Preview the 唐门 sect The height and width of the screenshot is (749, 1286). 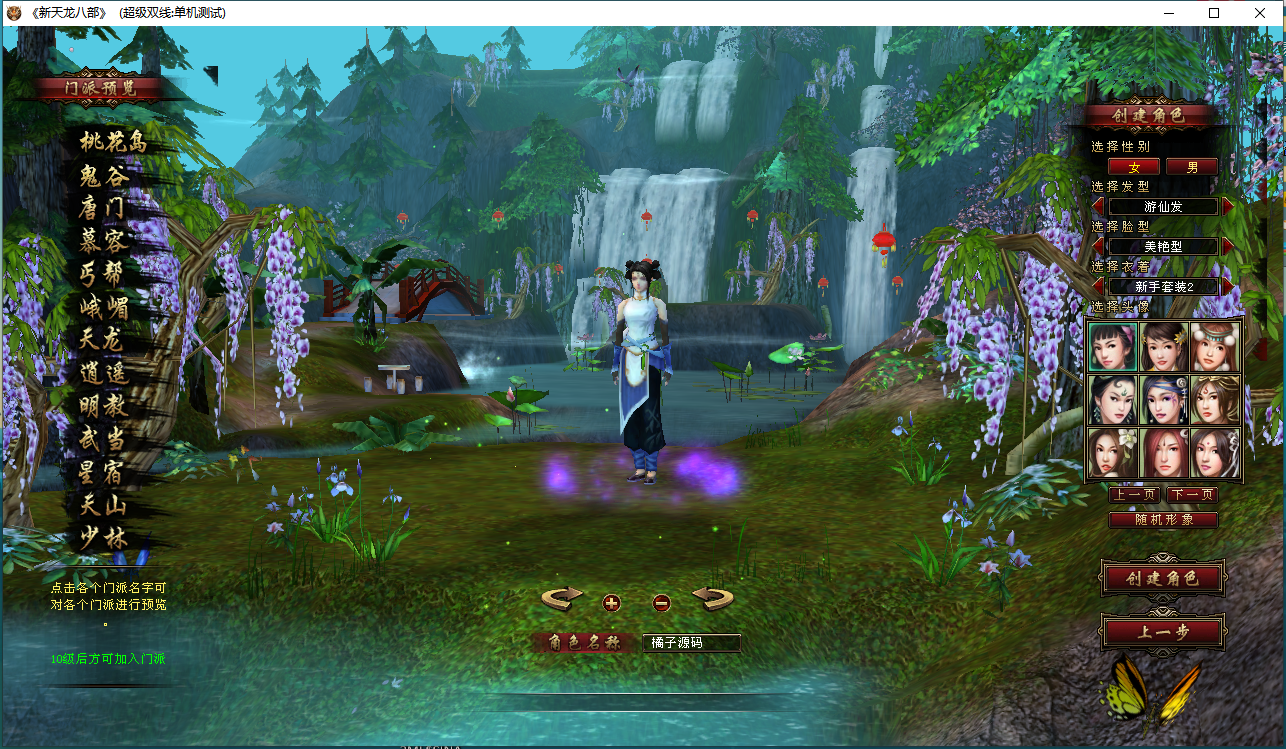pos(102,208)
